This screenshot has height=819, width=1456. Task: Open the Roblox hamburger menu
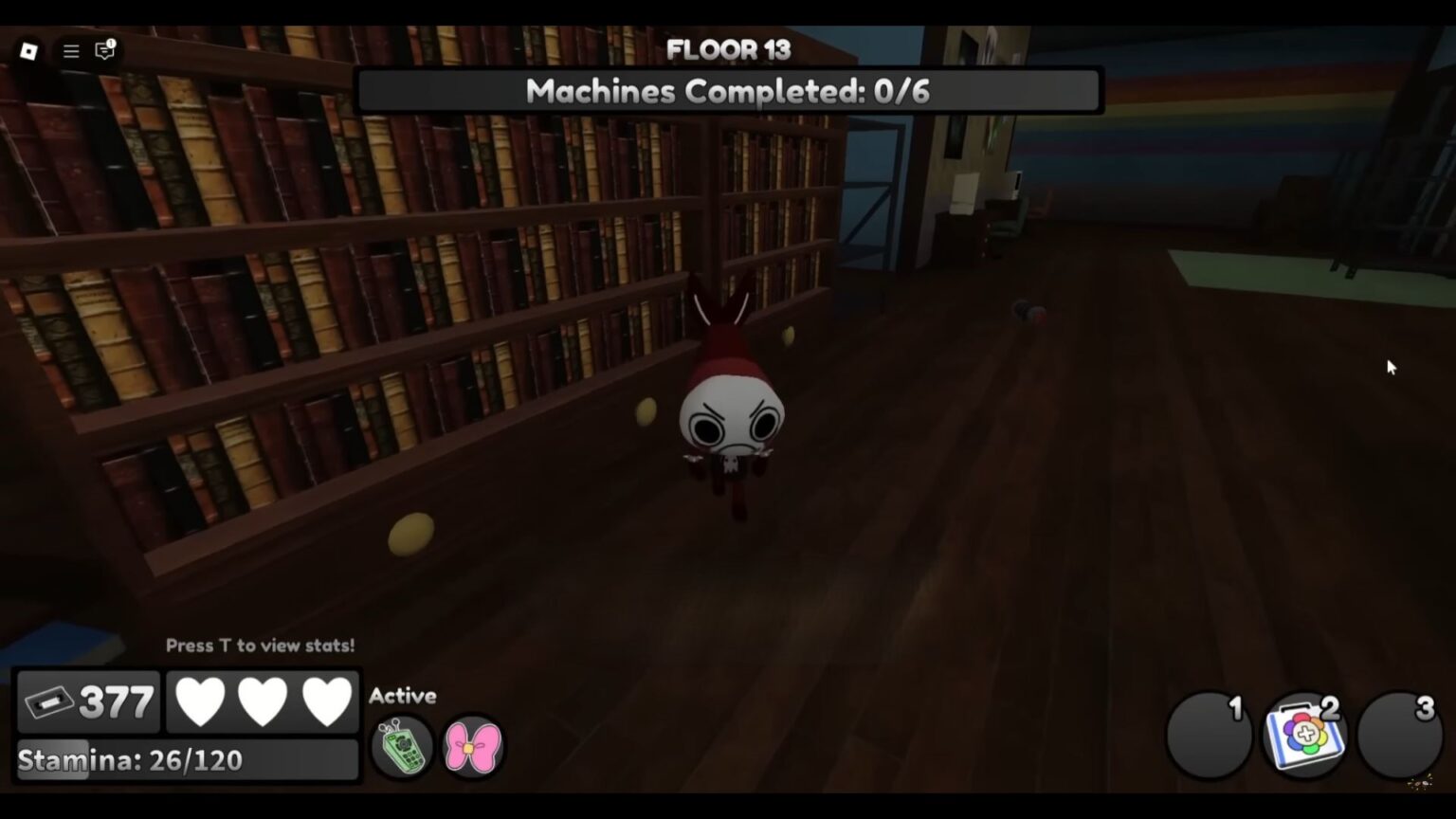(x=69, y=51)
